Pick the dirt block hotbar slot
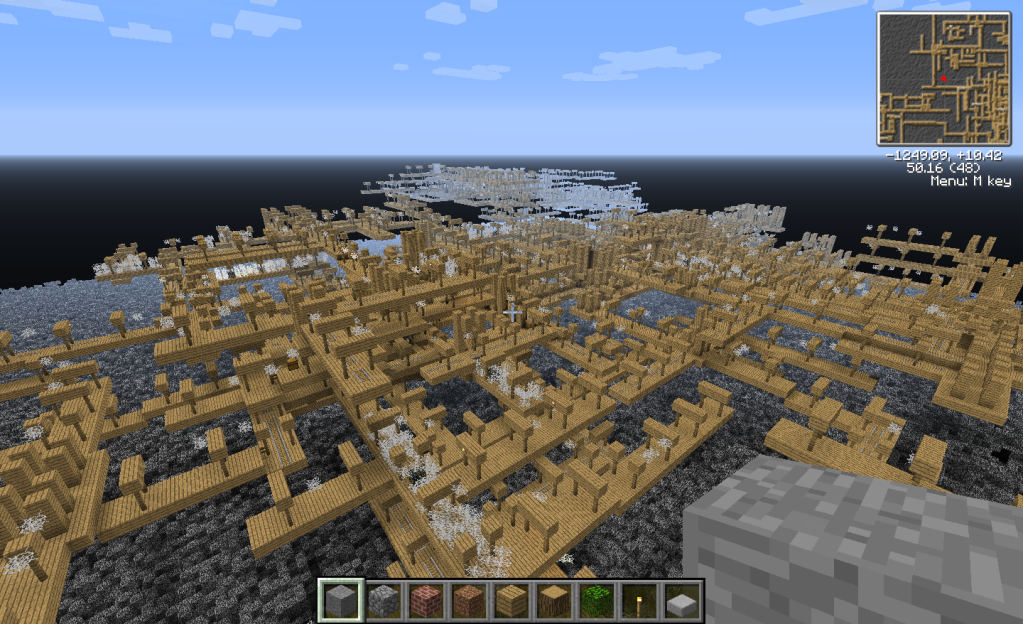This screenshot has width=1023, height=624. (469, 601)
